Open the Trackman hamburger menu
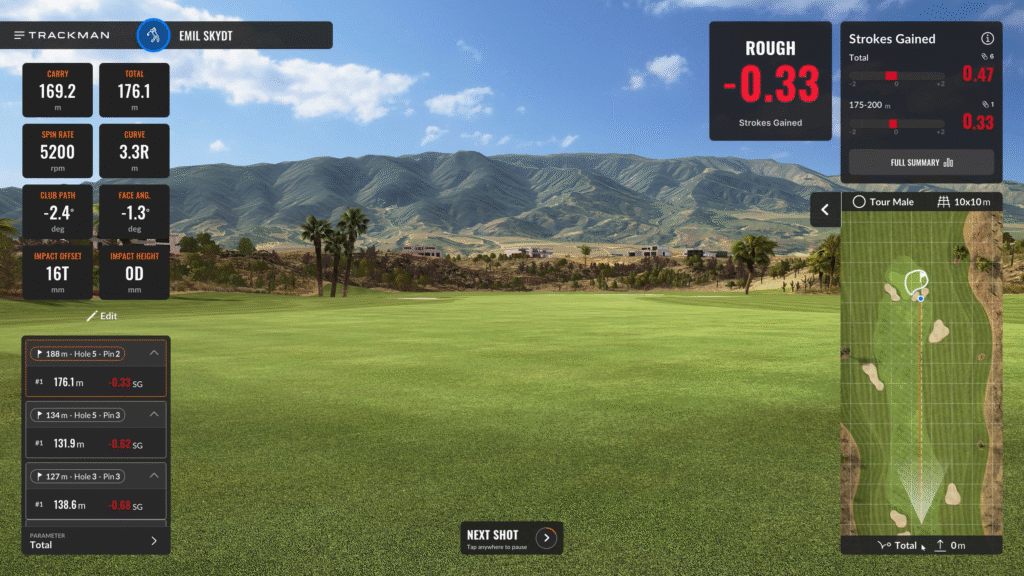1024x576 pixels. [20, 35]
